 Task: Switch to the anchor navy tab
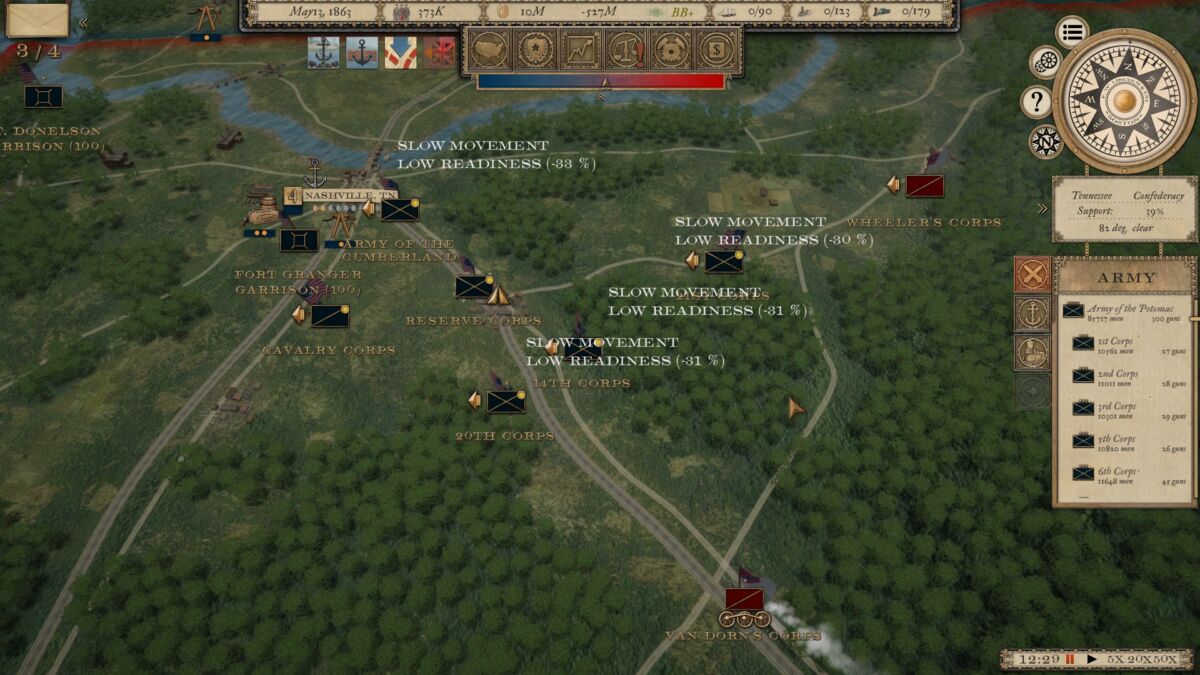pos(1032,313)
